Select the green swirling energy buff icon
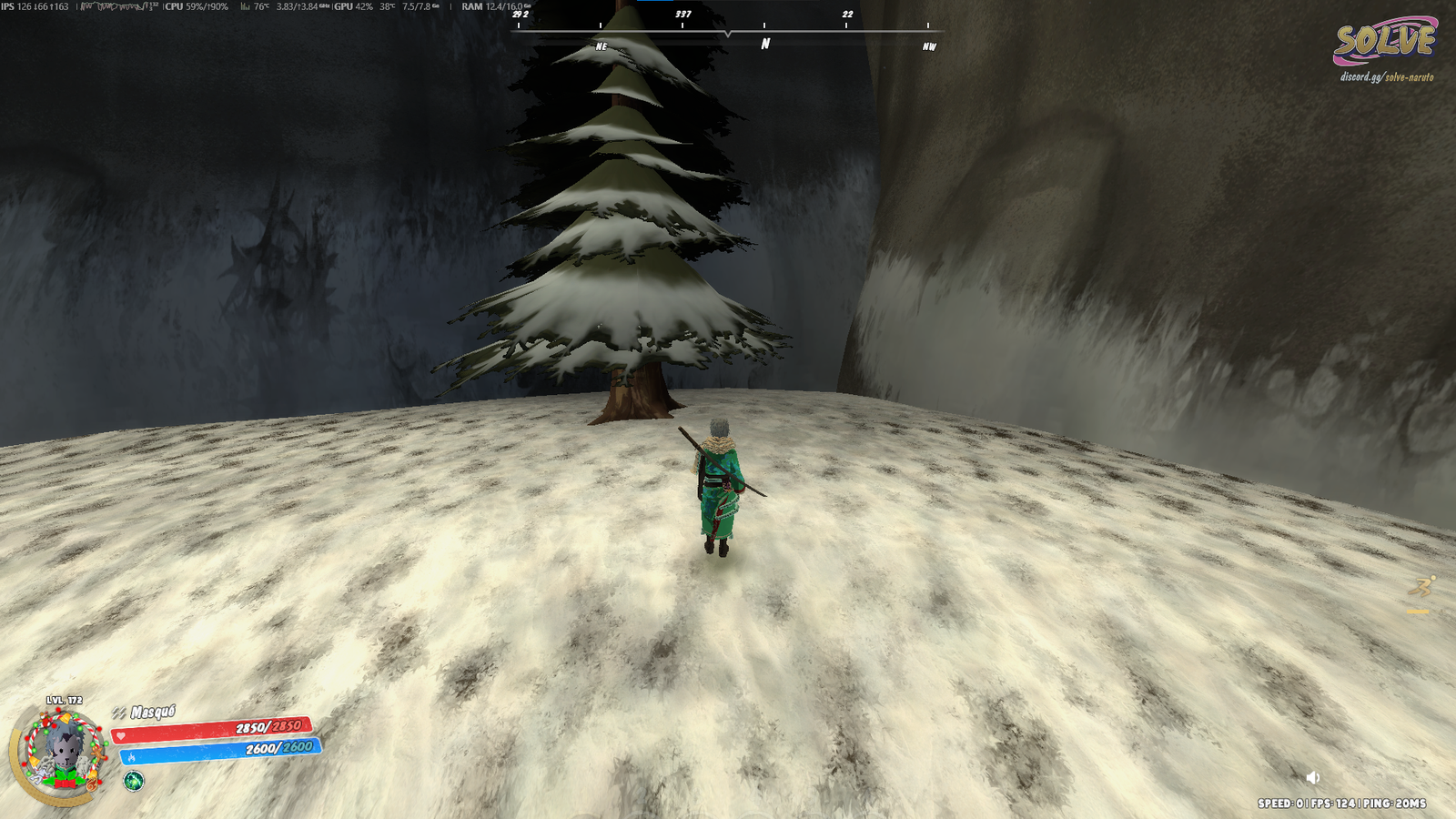This screenshot has height=819, width=1456. (134, 781)
